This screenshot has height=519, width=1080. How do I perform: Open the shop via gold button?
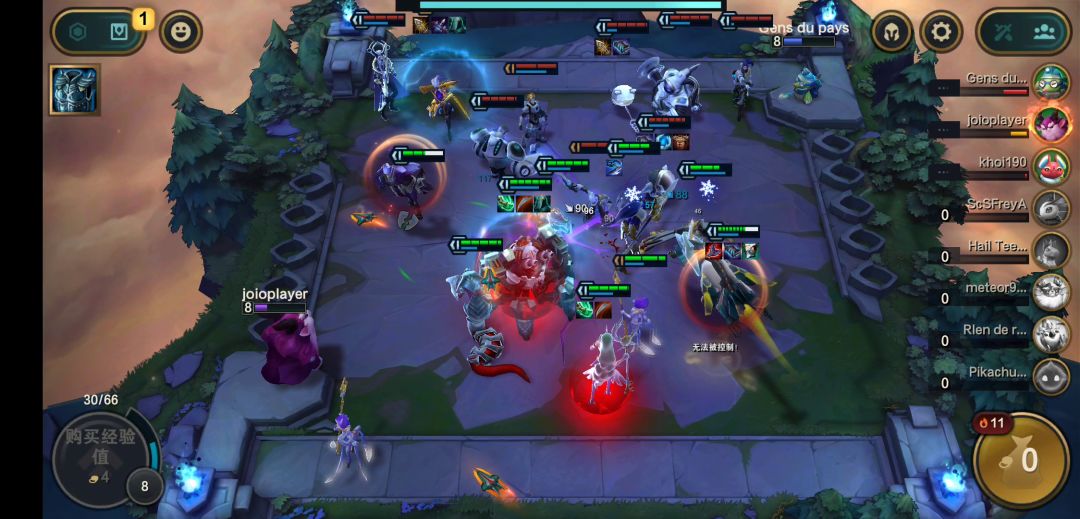pyautogui.click(x=1020, y=460)
